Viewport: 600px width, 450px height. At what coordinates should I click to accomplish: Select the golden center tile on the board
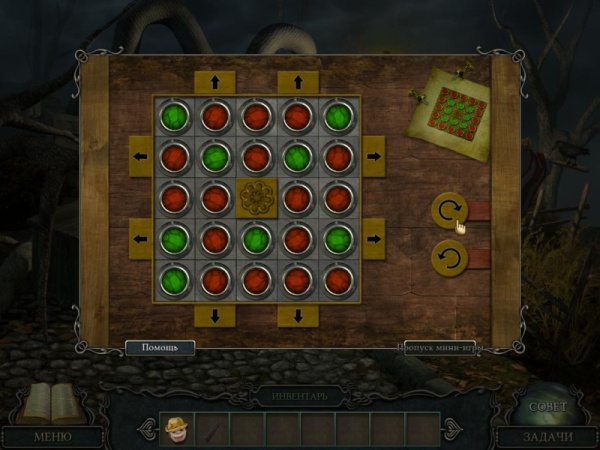257,197
